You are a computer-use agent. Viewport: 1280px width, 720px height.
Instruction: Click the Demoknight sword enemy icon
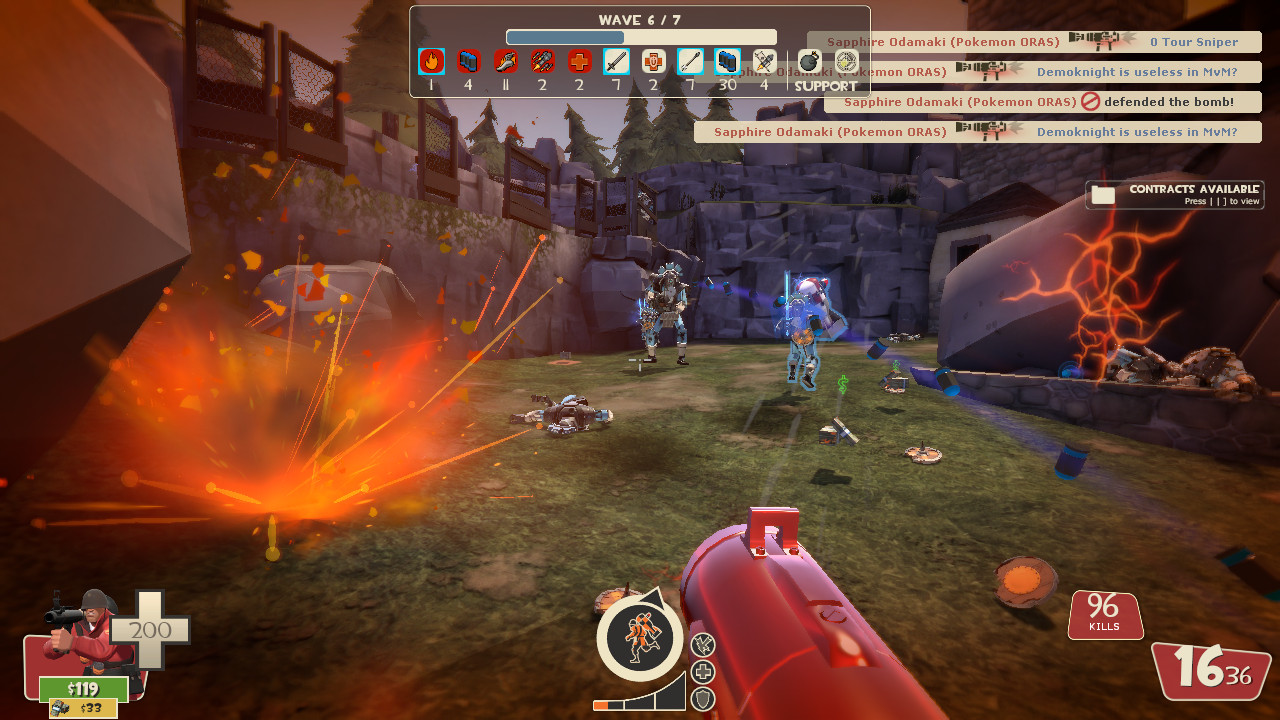pyautogui.click(x=616, y=62)
